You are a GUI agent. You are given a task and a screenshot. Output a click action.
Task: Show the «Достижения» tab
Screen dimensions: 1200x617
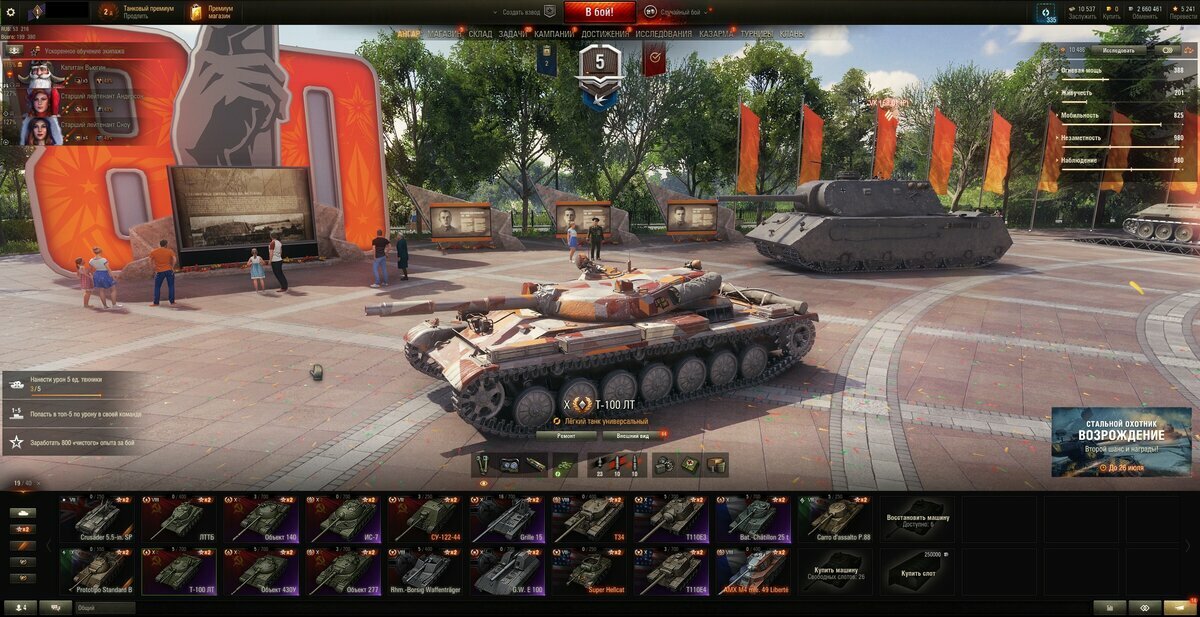605,34
